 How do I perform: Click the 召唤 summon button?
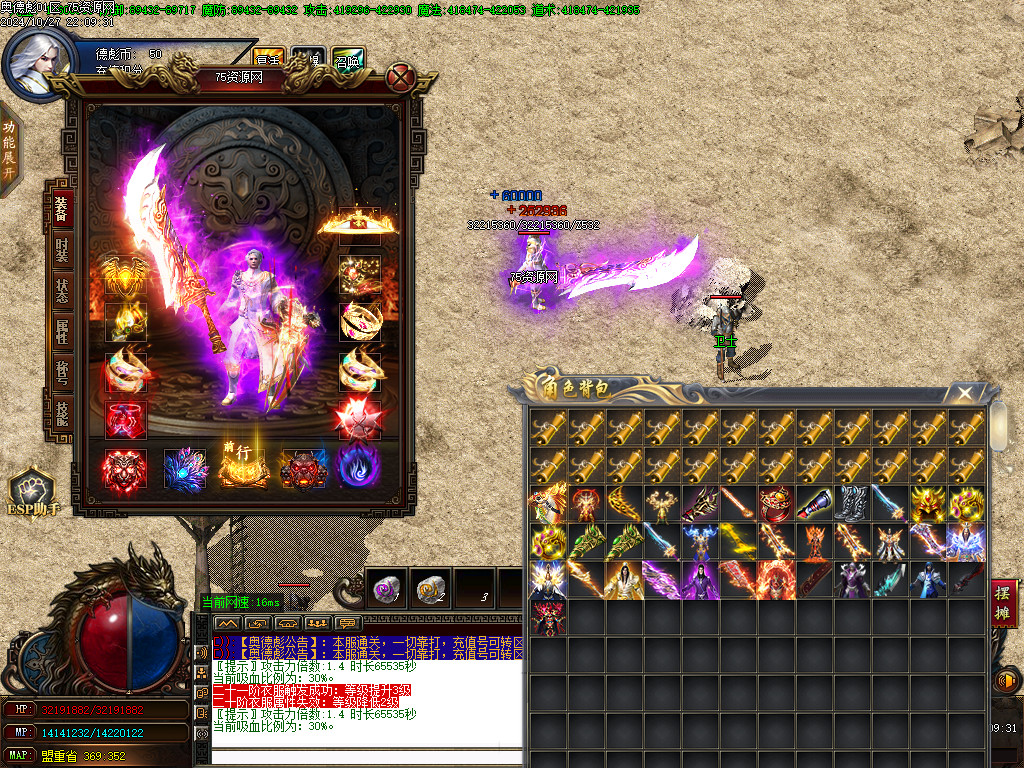coord(348,60)
